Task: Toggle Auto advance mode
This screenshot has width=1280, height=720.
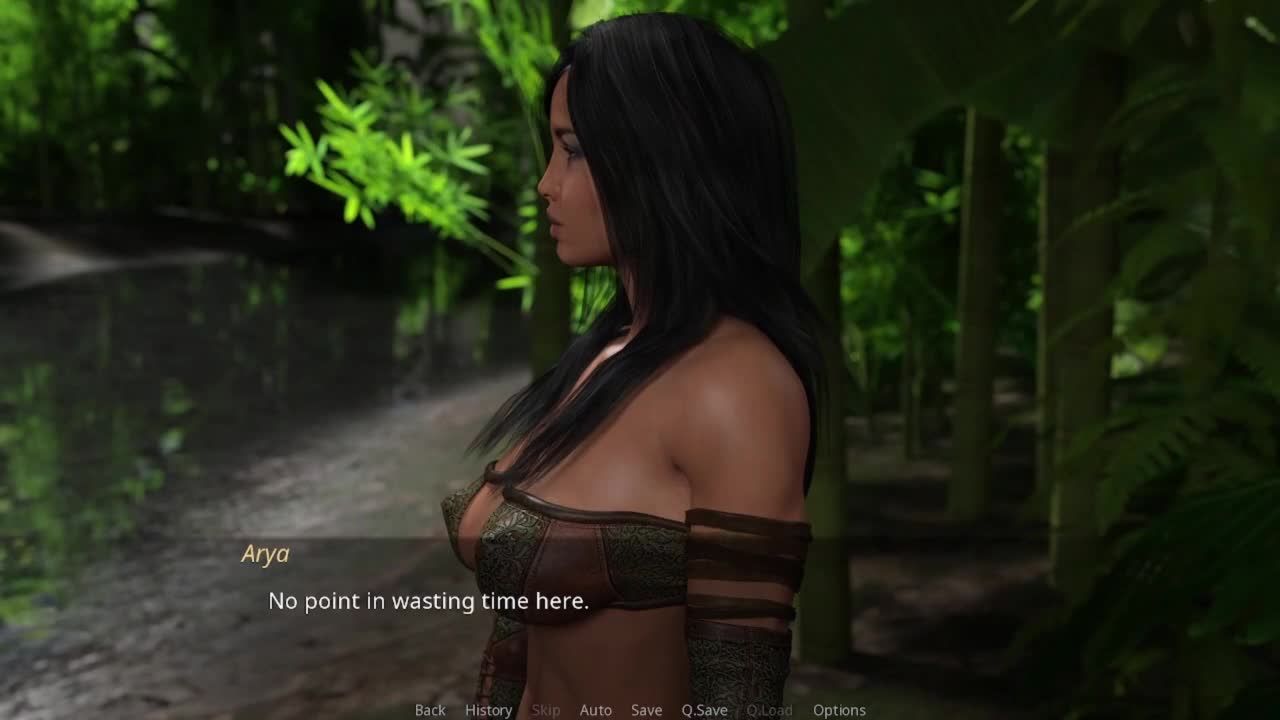Action: tap(595, 710)
